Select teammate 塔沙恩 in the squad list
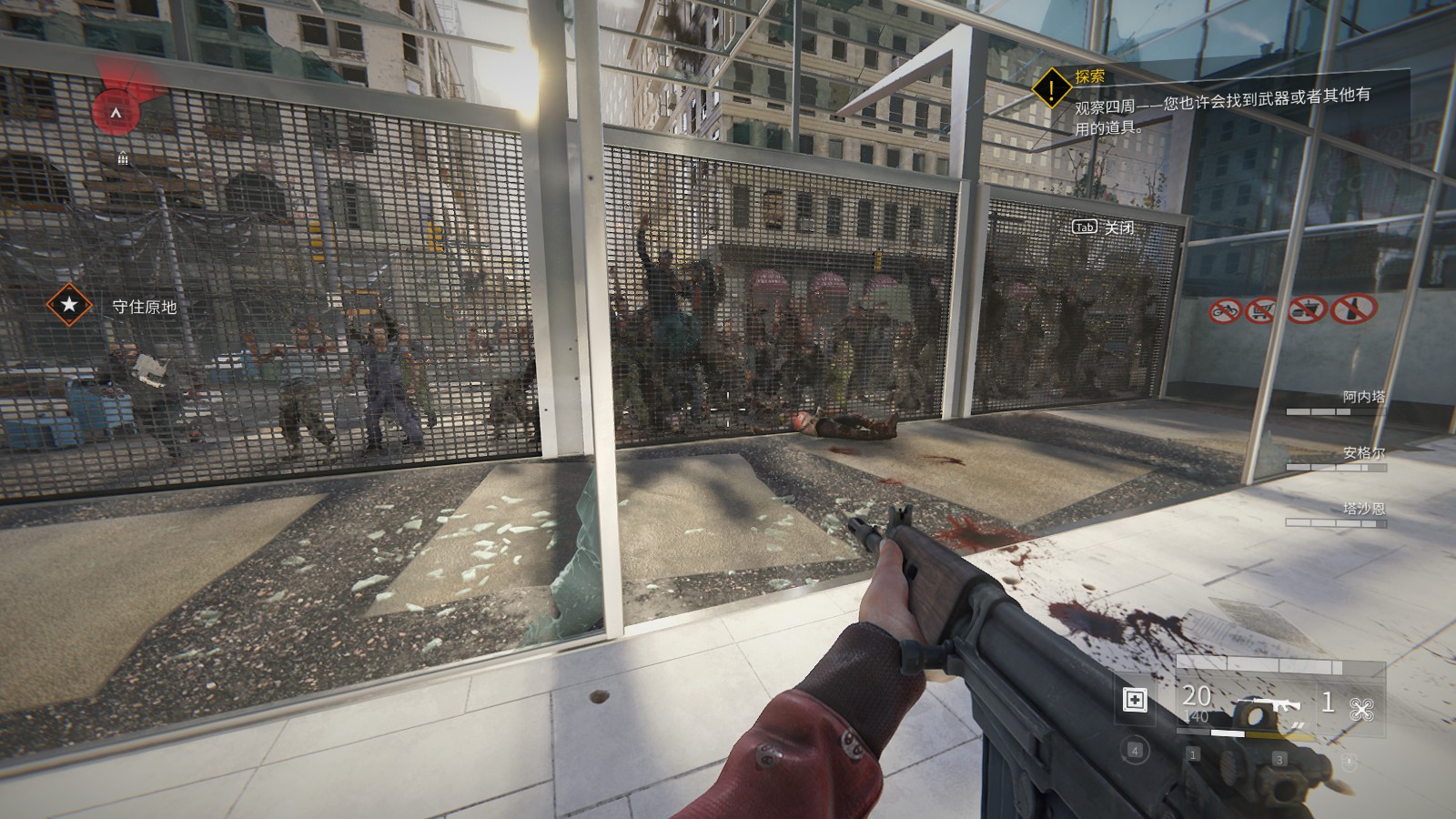The width and height of the screenshot is (1456, 819). tap(1362, 509)
